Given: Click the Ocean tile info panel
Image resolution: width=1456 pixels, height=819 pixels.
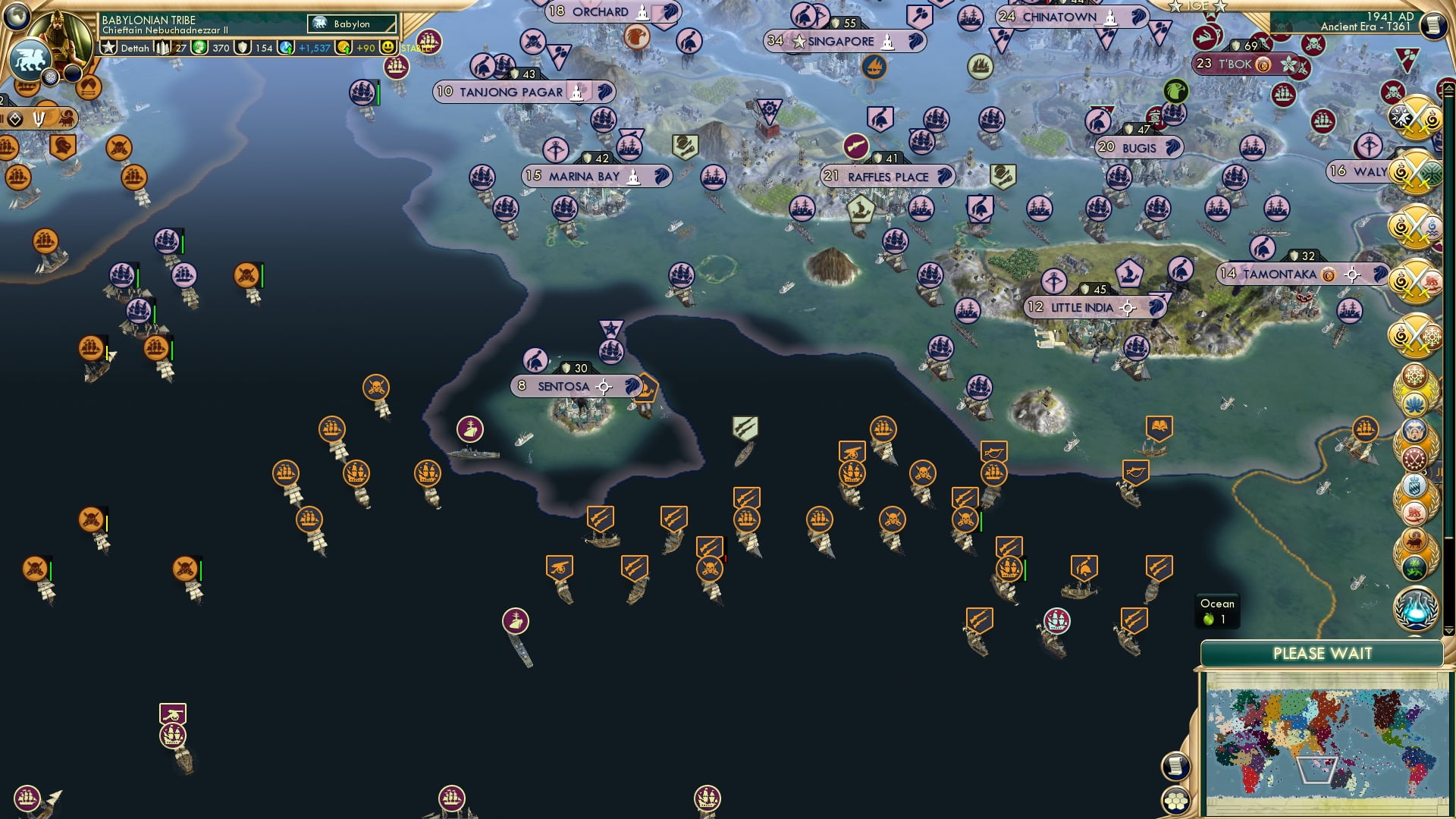Looking at the screenshot, I should coord(1217,608).
